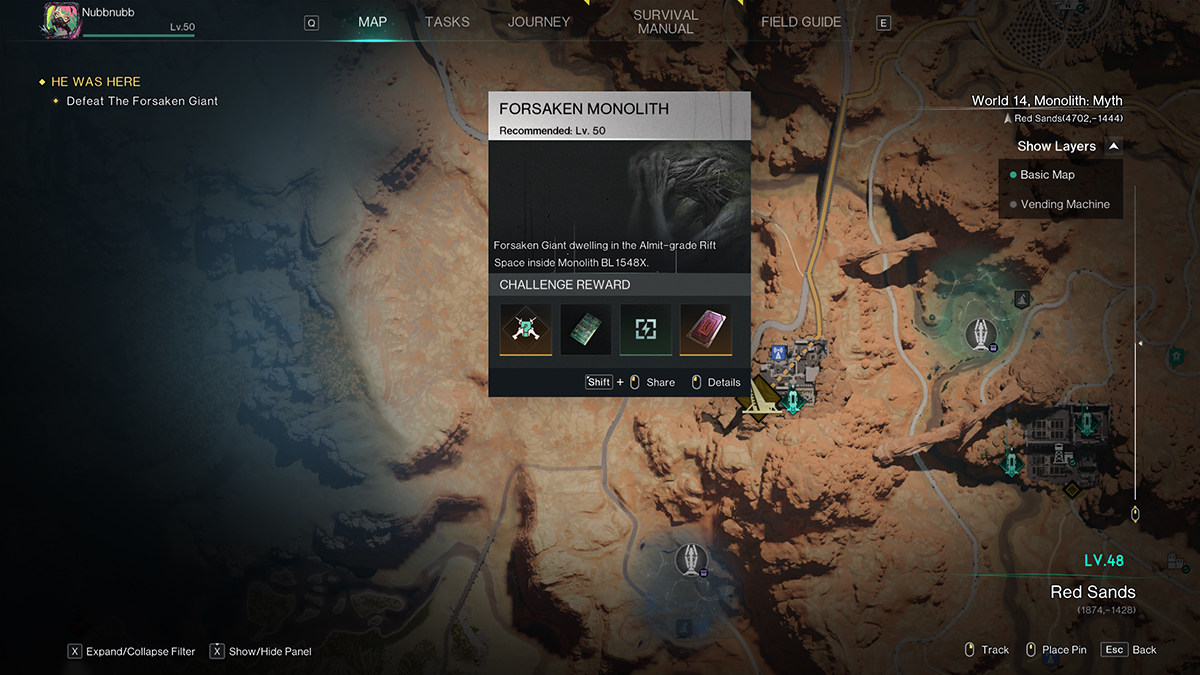Open the player avatar portrait for Nubbnubb
1200x675 pixels.
[x=62, y=20]
